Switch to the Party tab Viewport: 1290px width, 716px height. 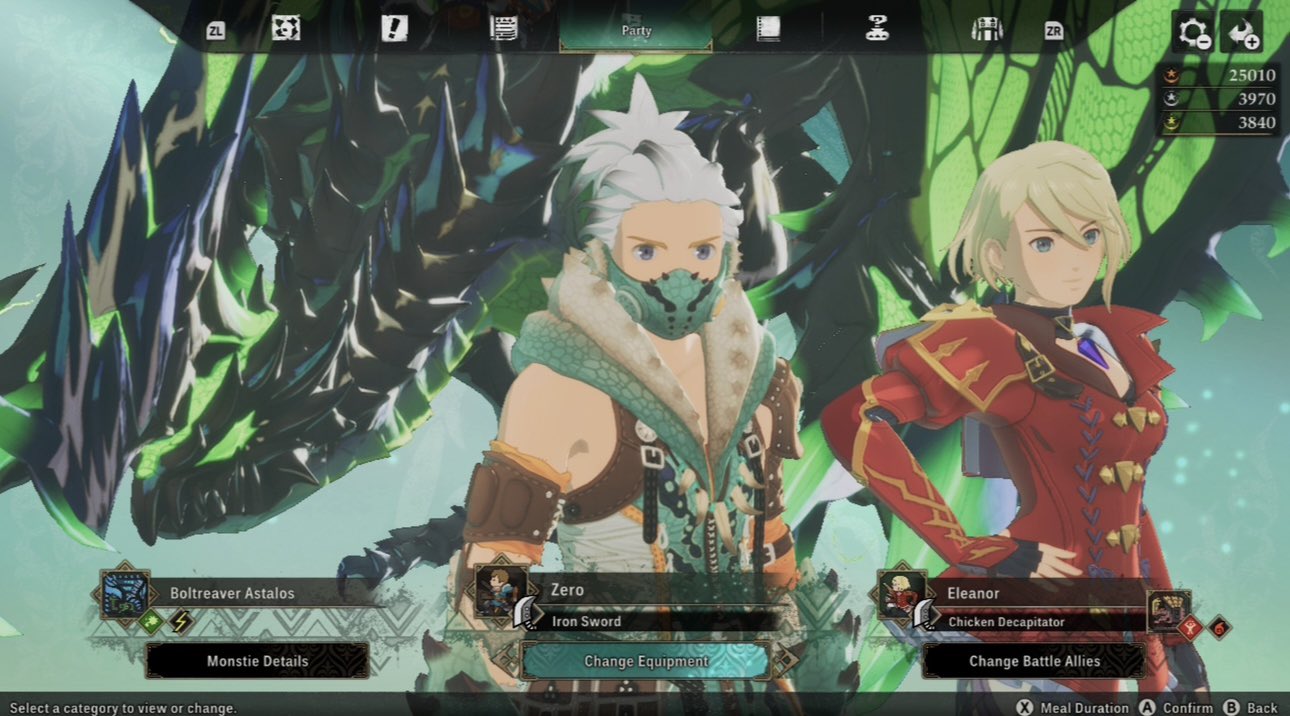point(636,29)
